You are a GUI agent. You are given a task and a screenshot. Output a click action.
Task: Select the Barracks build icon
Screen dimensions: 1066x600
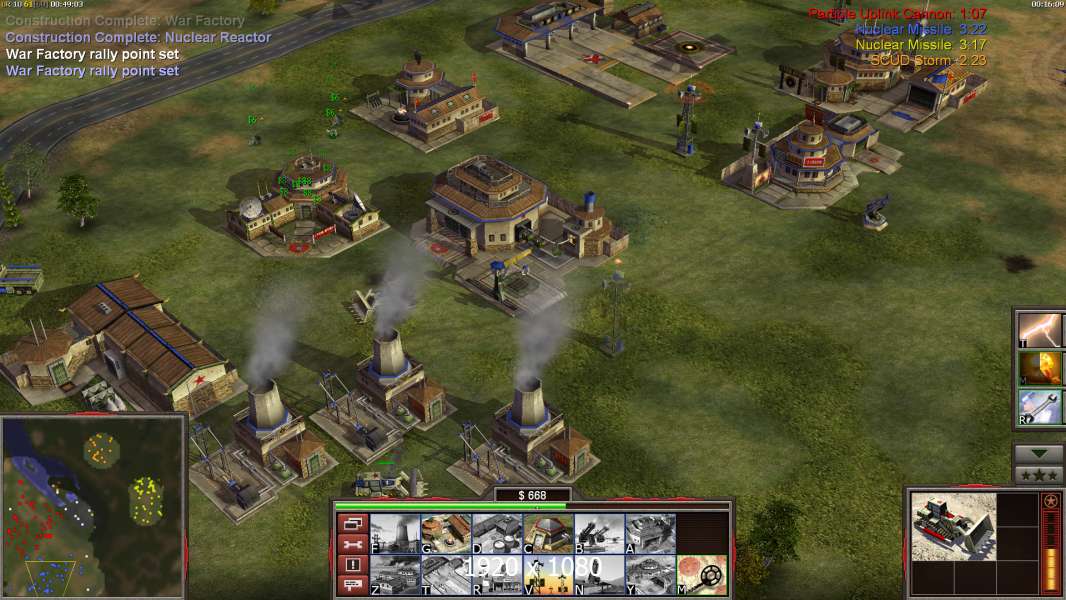446,533
